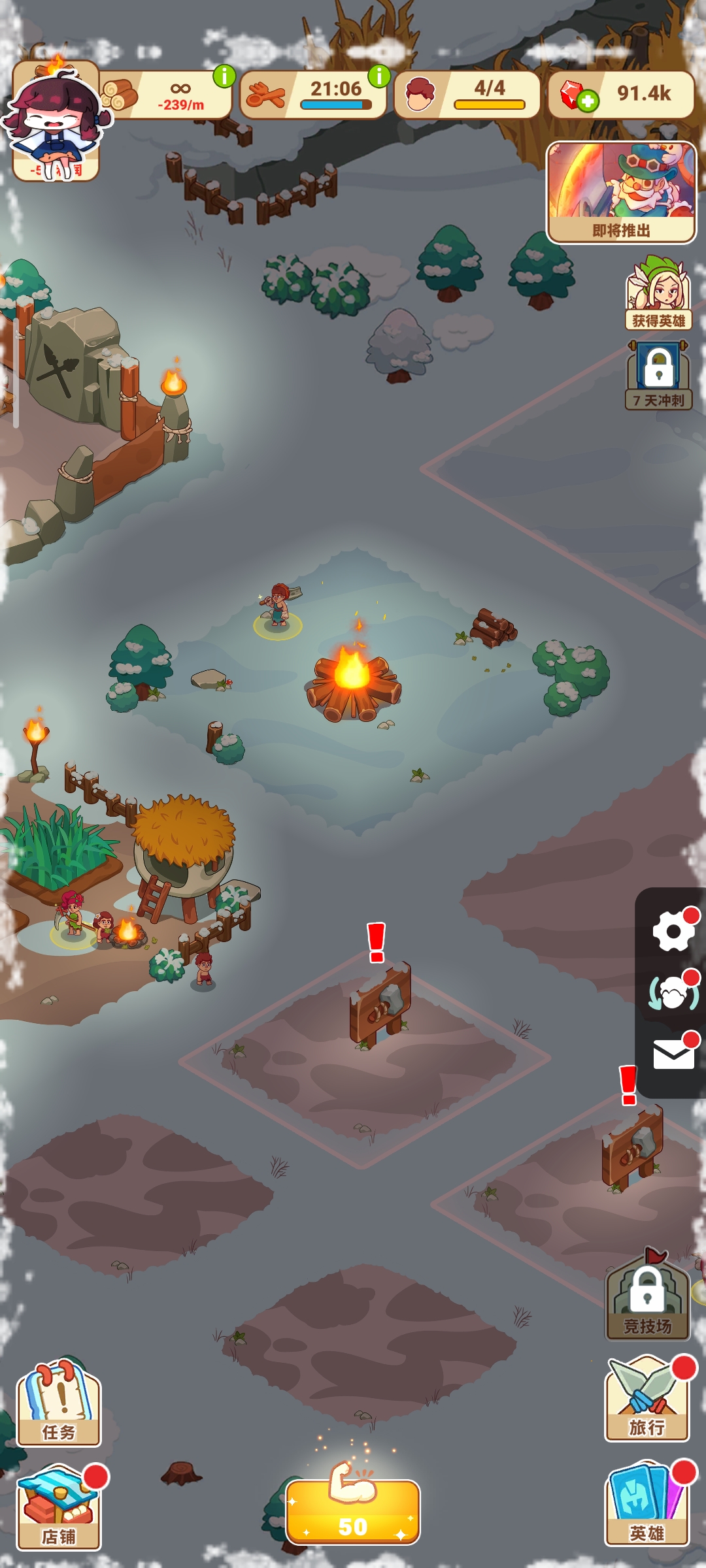Open the population 4/4 panel

(467, 95)
